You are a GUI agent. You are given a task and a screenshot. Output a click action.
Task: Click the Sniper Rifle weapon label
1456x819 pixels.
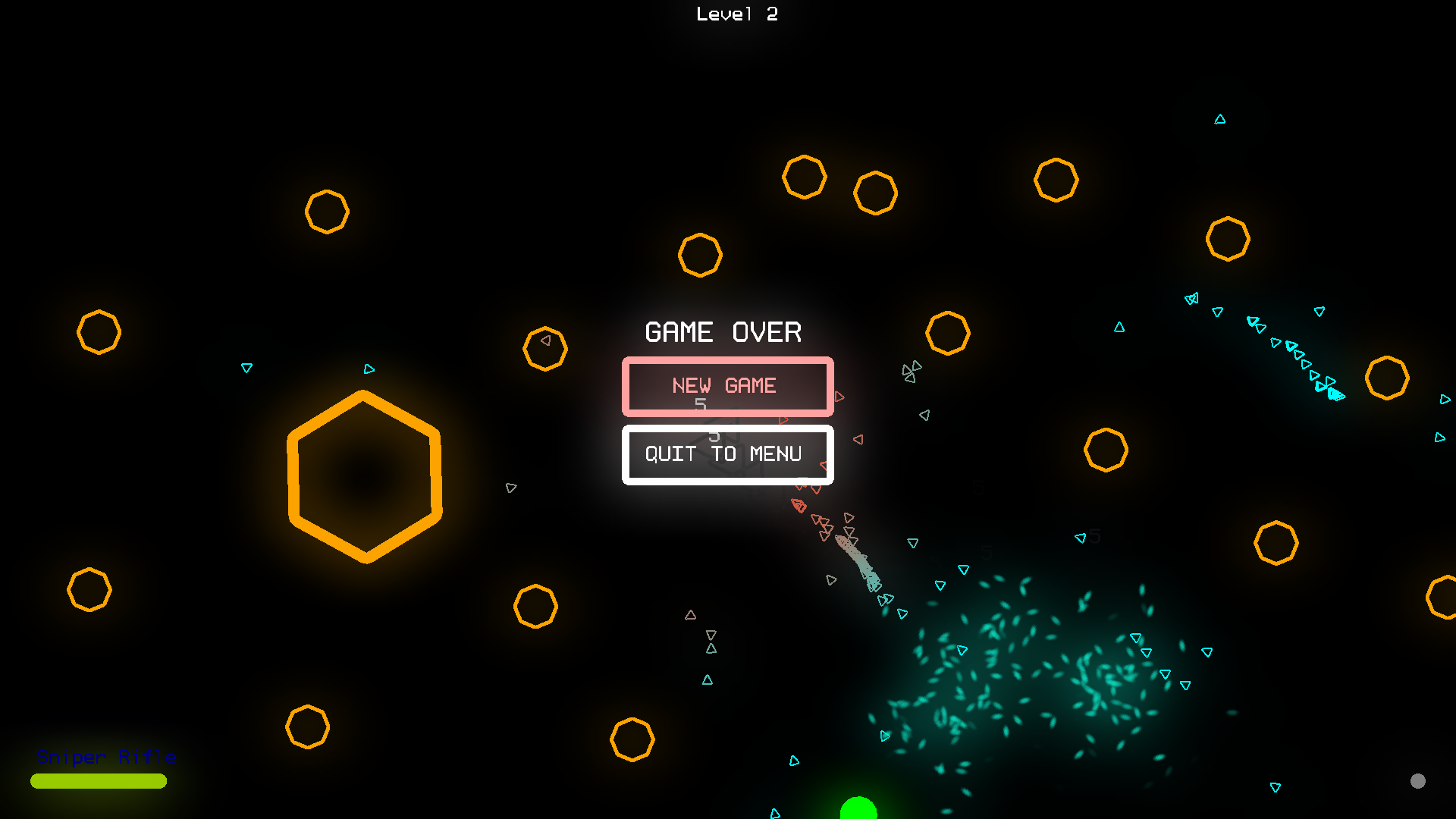[105, 757]
